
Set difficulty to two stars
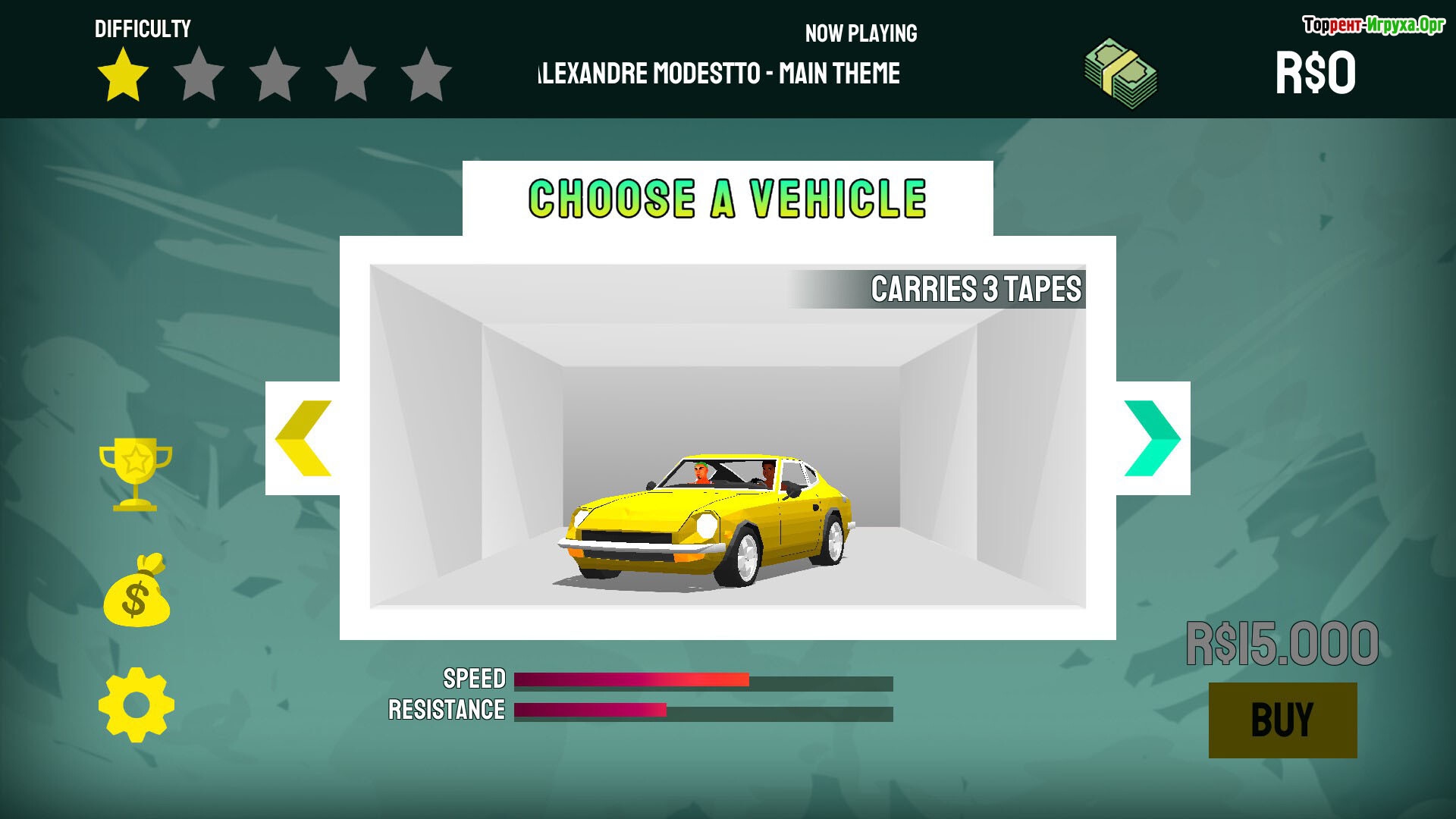[199, 74]
